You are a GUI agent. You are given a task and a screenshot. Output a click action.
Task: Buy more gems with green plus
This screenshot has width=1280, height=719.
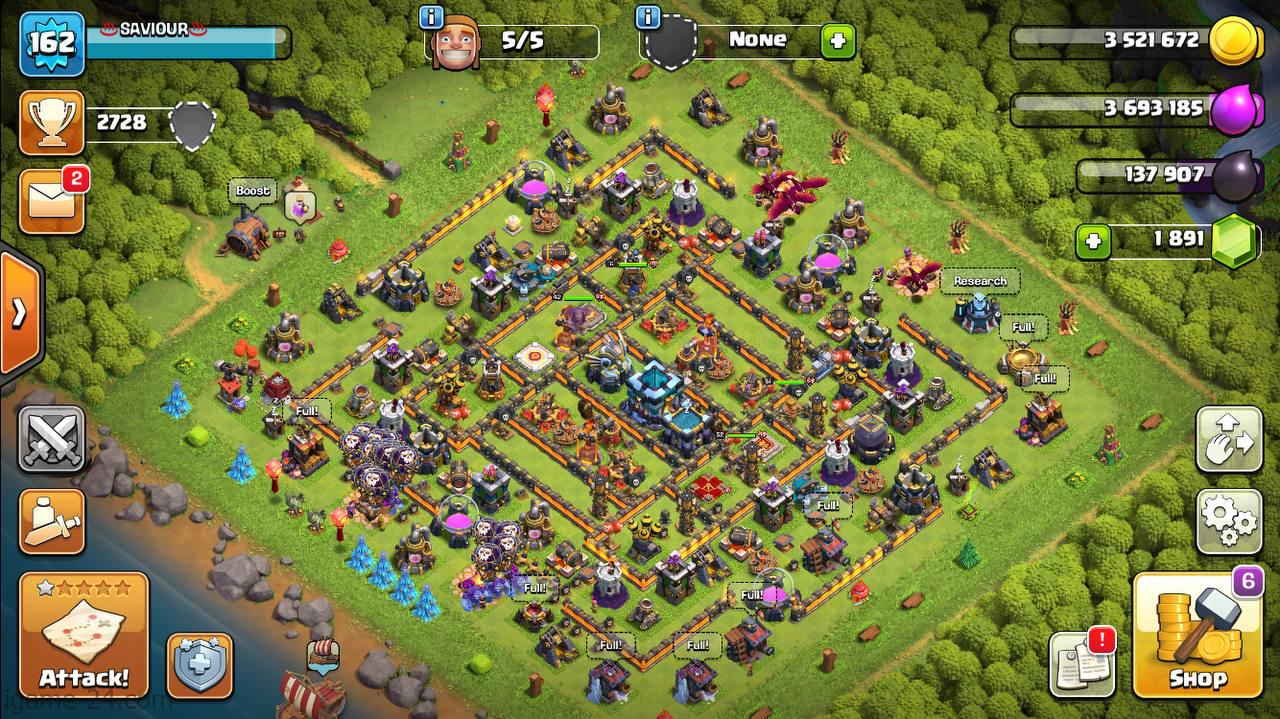1093,241
